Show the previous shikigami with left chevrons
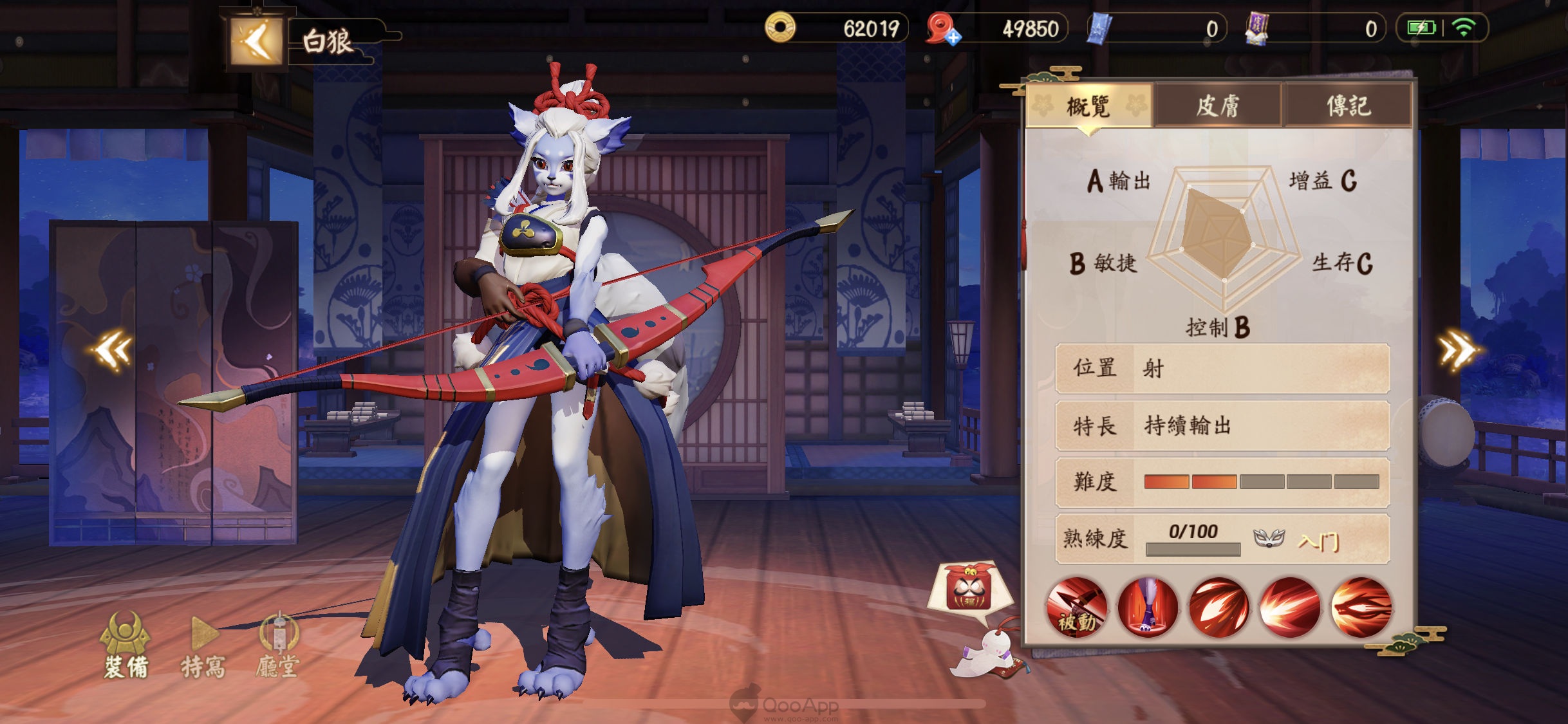 pos(113,351)
